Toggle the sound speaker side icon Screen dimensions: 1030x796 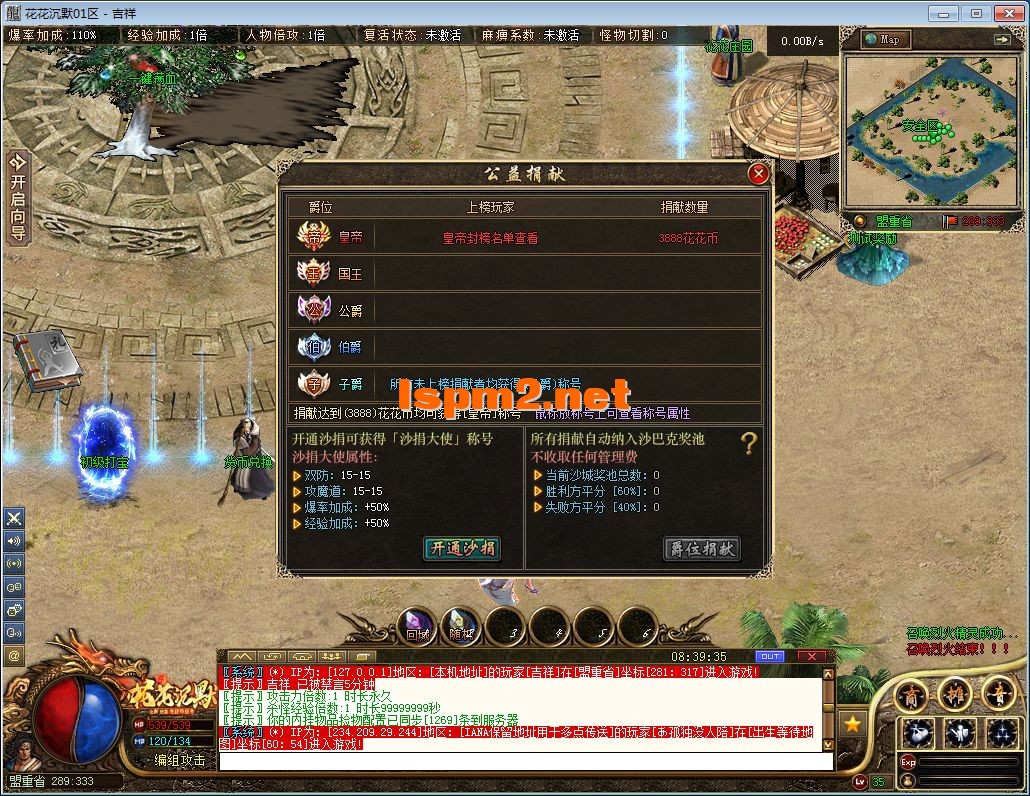[14, 541]
